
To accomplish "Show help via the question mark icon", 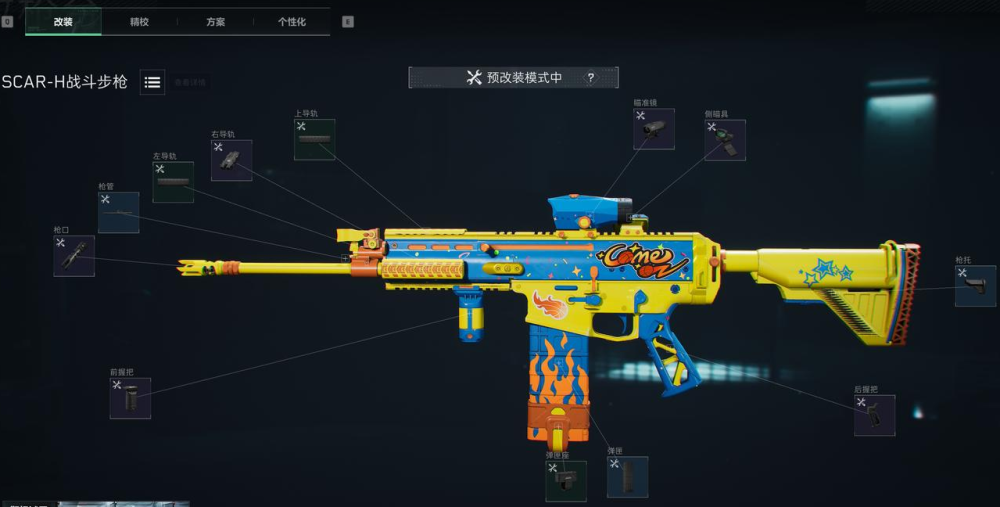I will click(591, 78).
